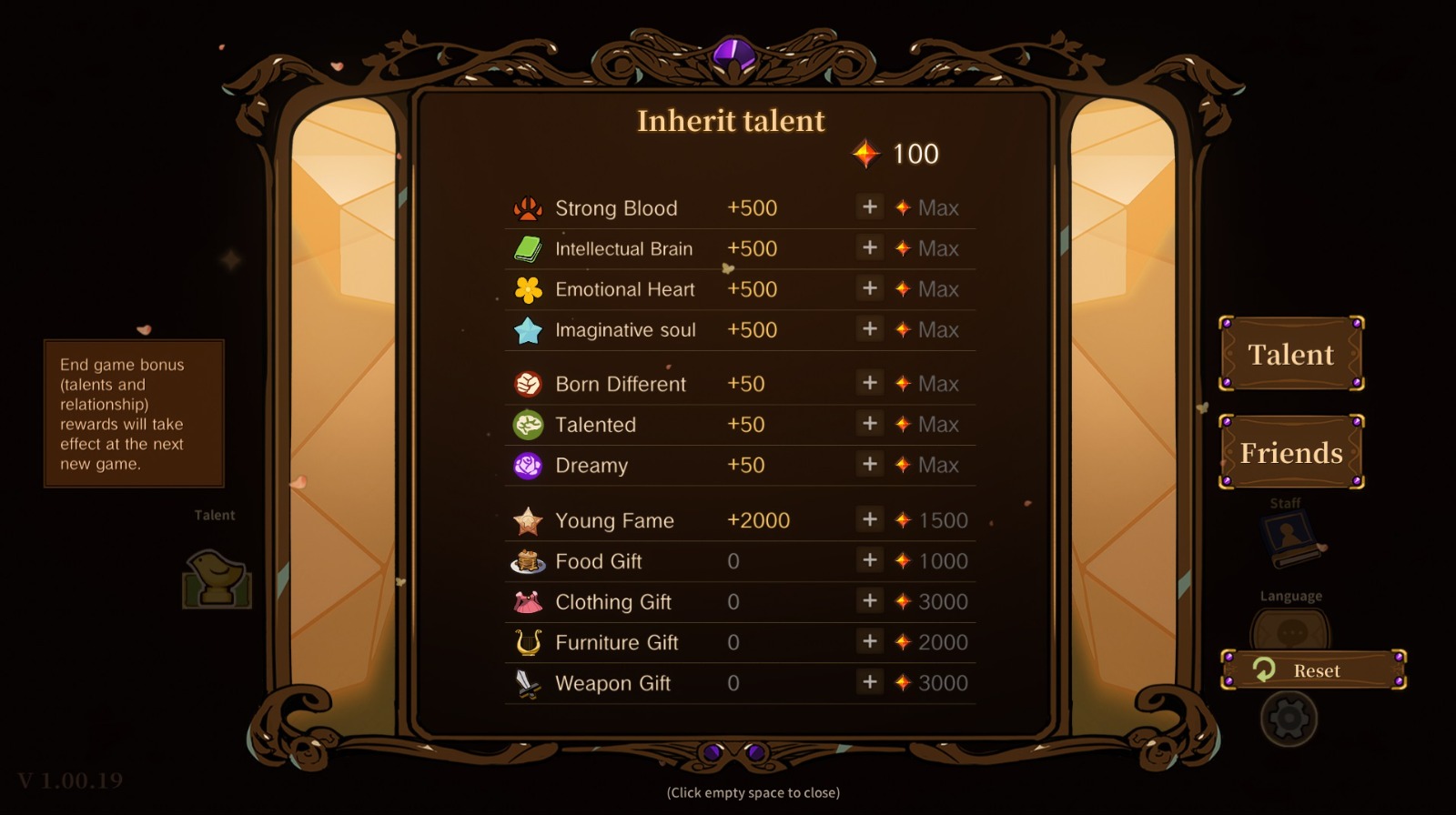Select the Weapon Gift sword icon

[526, 682]
